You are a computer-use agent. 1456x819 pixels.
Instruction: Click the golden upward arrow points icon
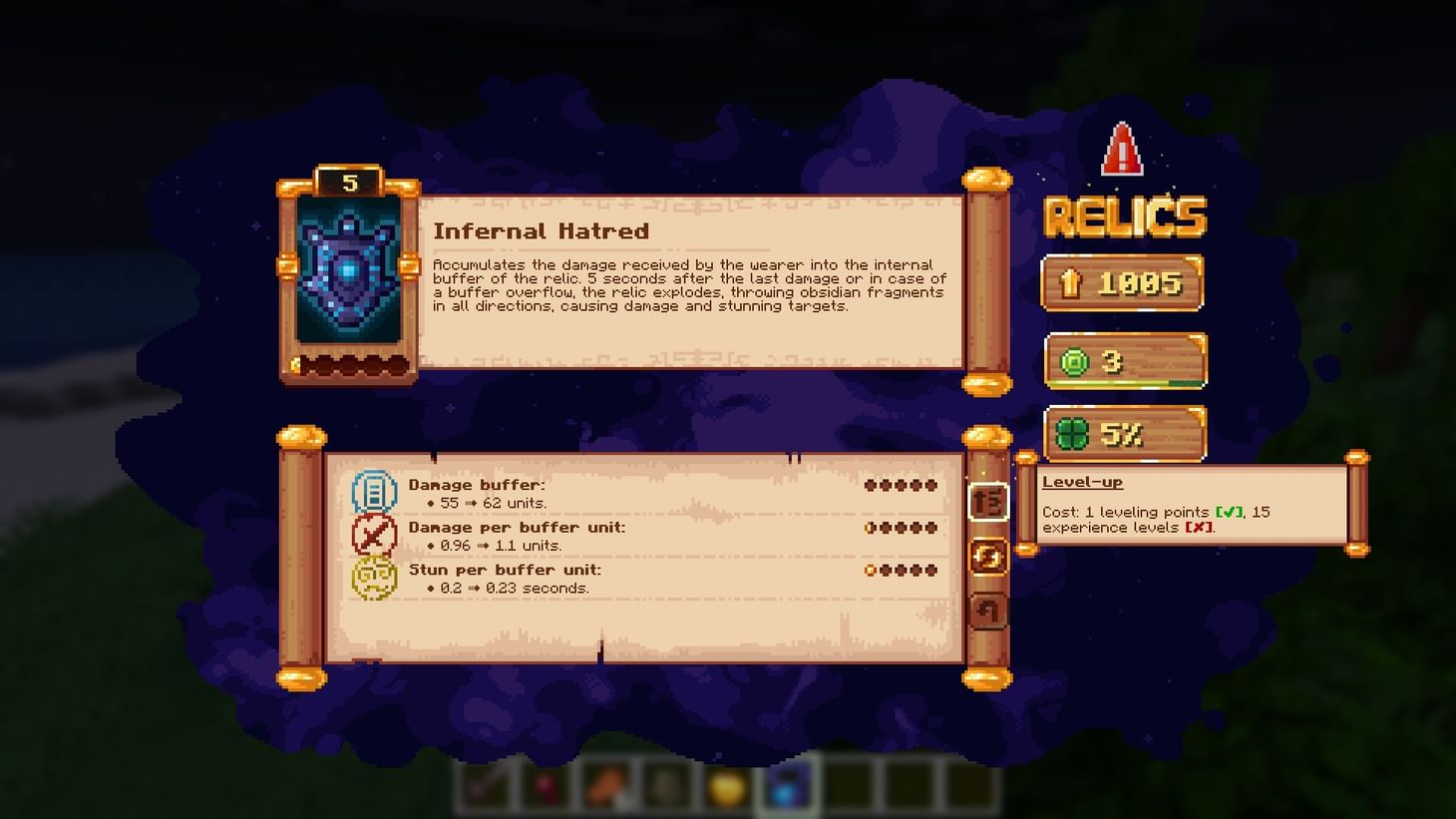1069,282
